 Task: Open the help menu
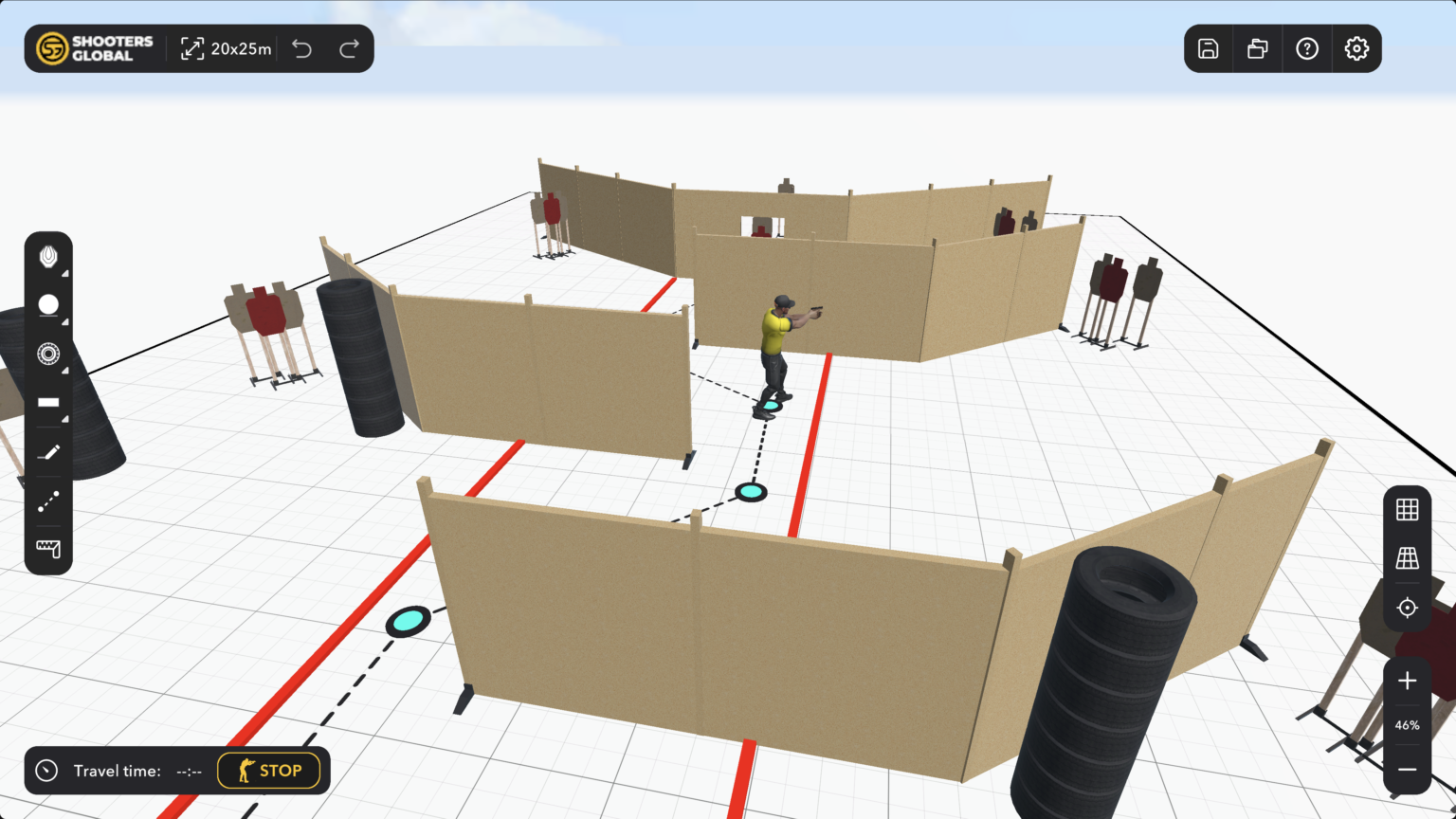click(1306, 48)
